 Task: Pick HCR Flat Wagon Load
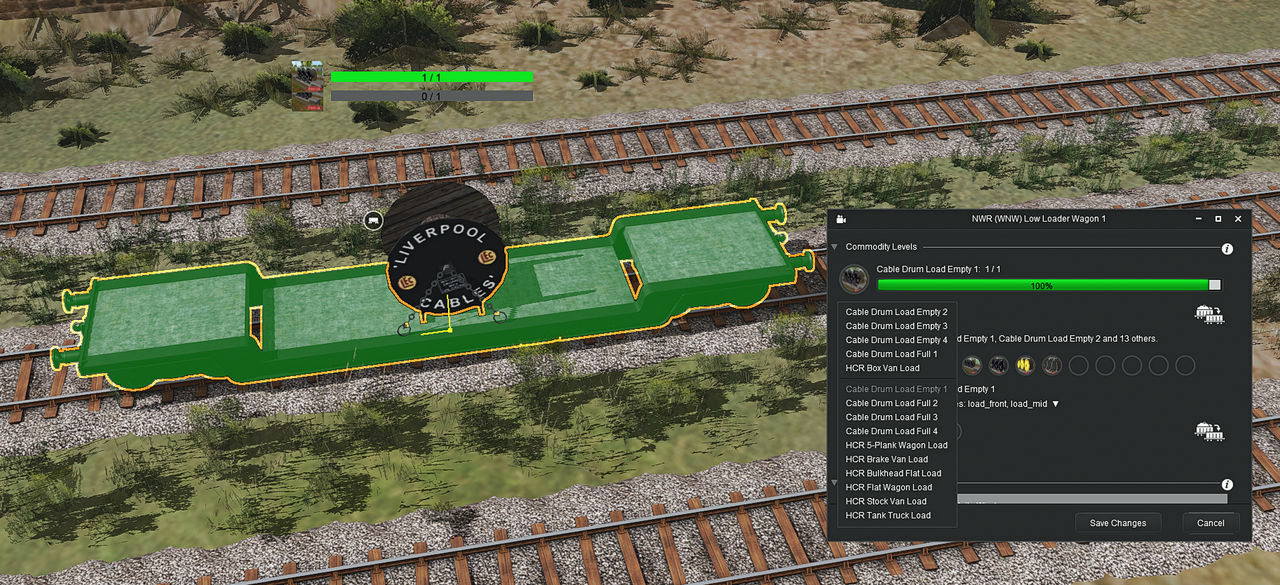coord(888,487)
